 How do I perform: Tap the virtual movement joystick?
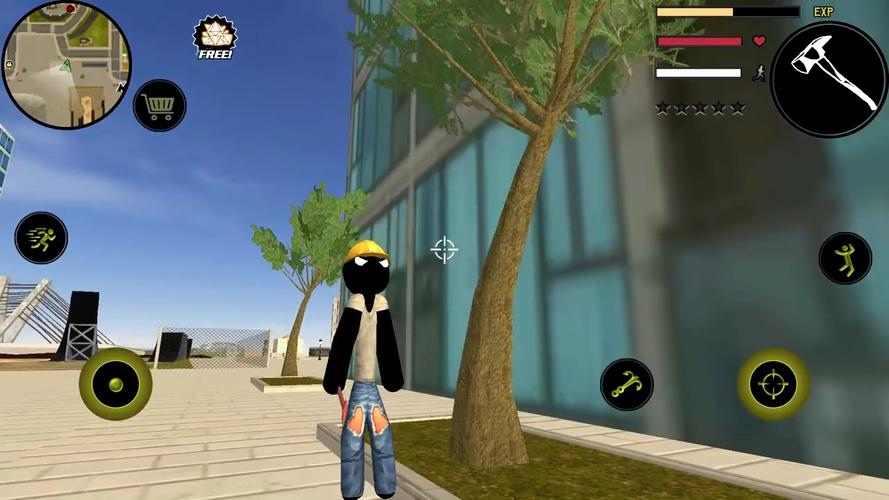pos(115,384)
